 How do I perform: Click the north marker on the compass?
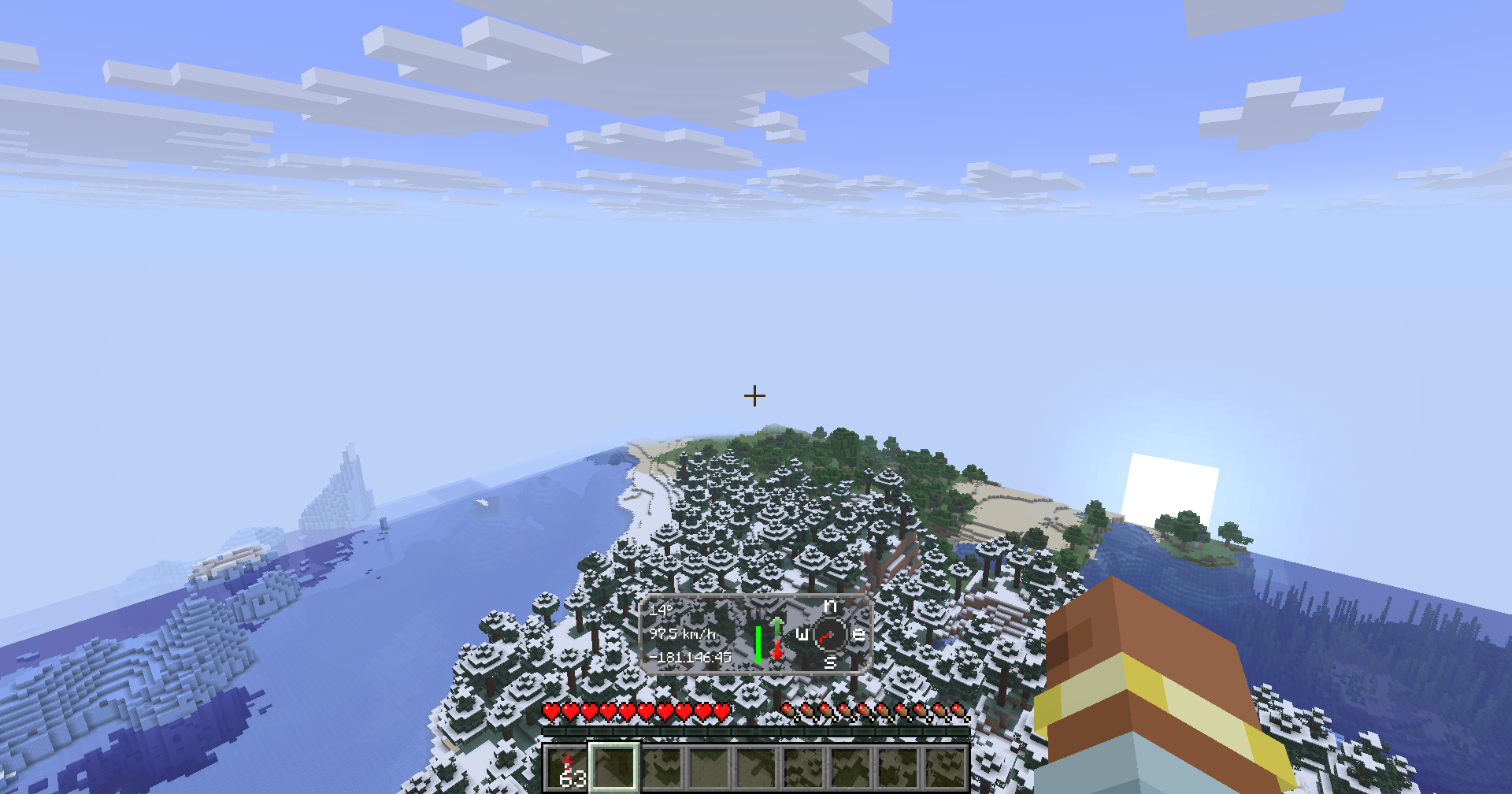830,607
